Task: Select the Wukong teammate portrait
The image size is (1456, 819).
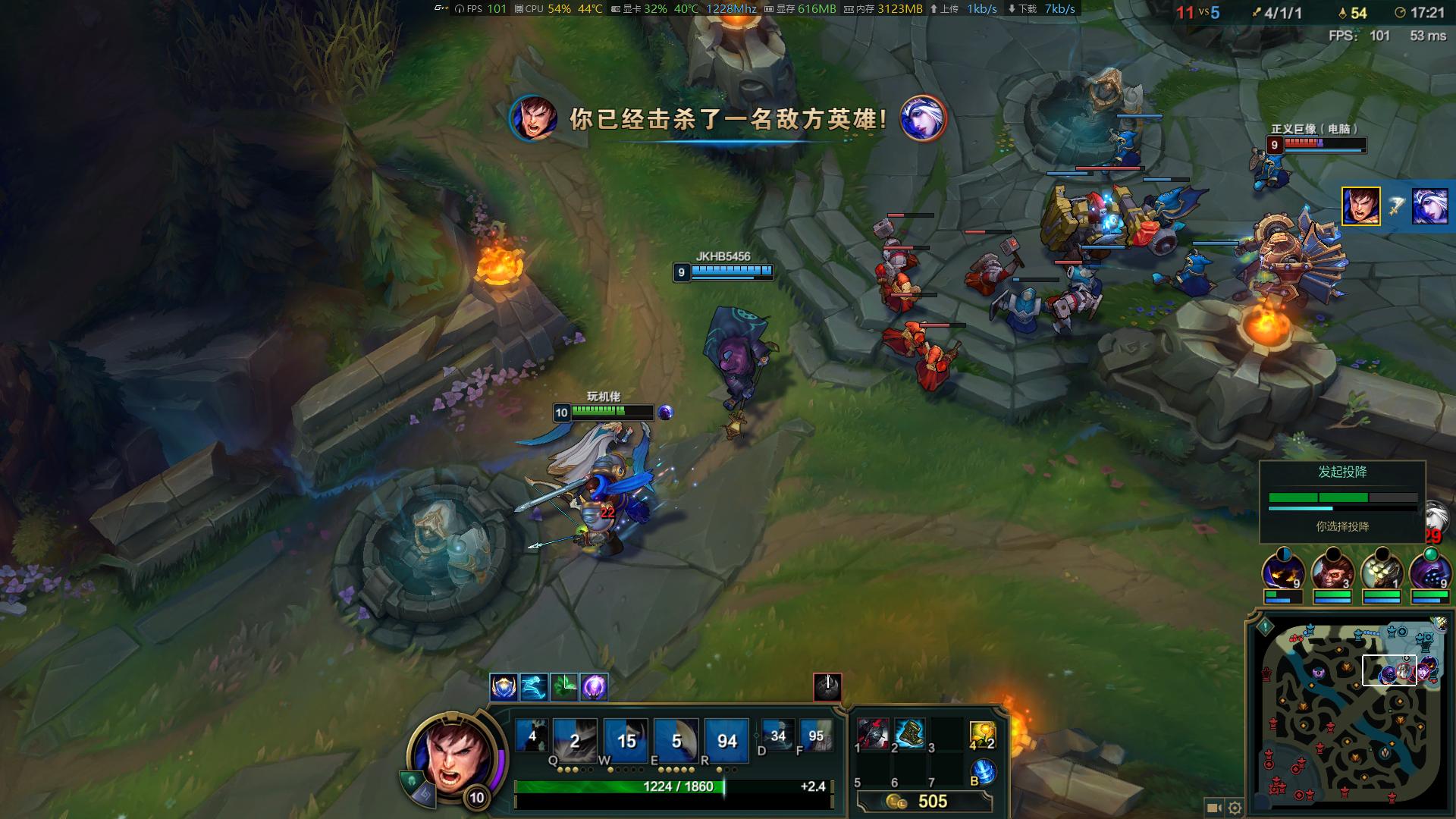Action: tap(1332, 573)
